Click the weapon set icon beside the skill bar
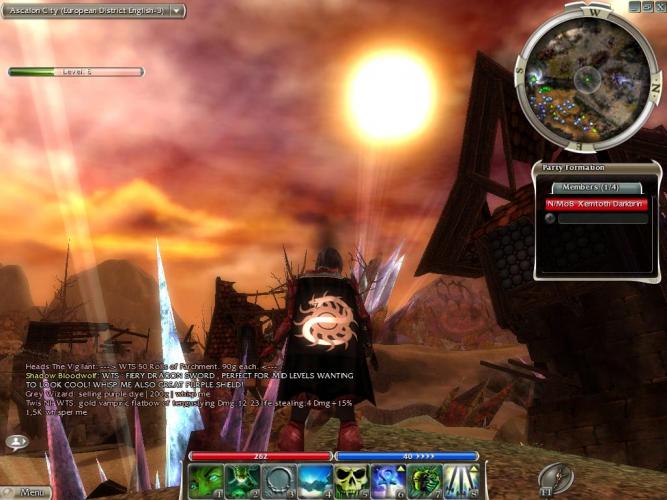Screen dimensions: 667x500 (x=555, y=479)
